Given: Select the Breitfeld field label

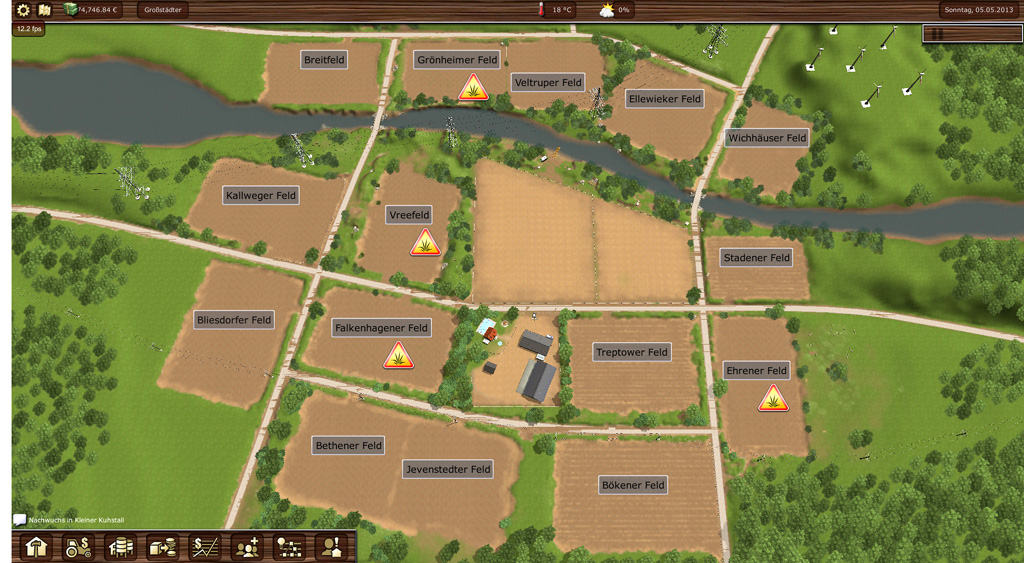Looking at the screenshot, I should click(324, 60).
